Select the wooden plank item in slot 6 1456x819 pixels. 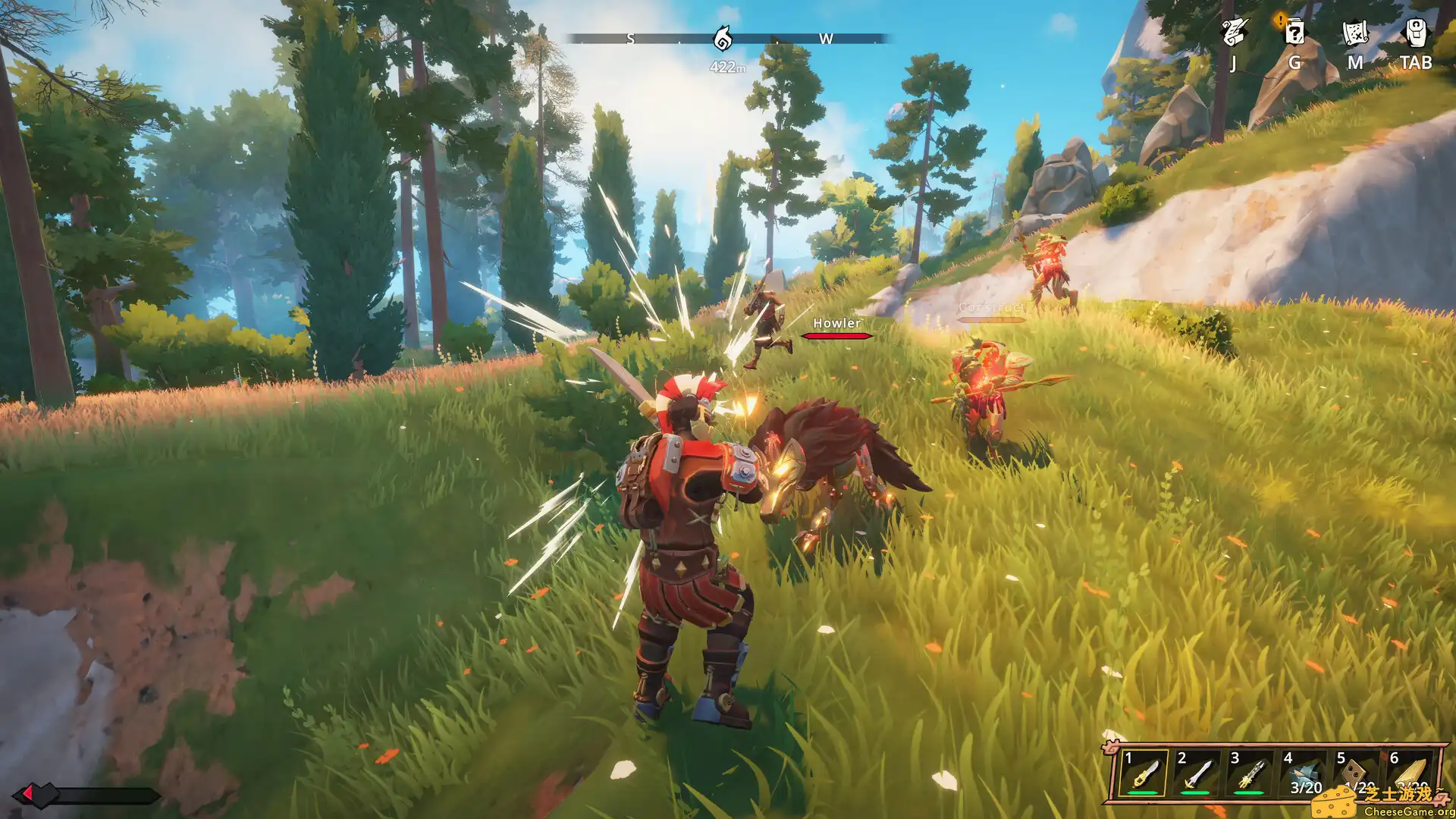(1409, 773)
